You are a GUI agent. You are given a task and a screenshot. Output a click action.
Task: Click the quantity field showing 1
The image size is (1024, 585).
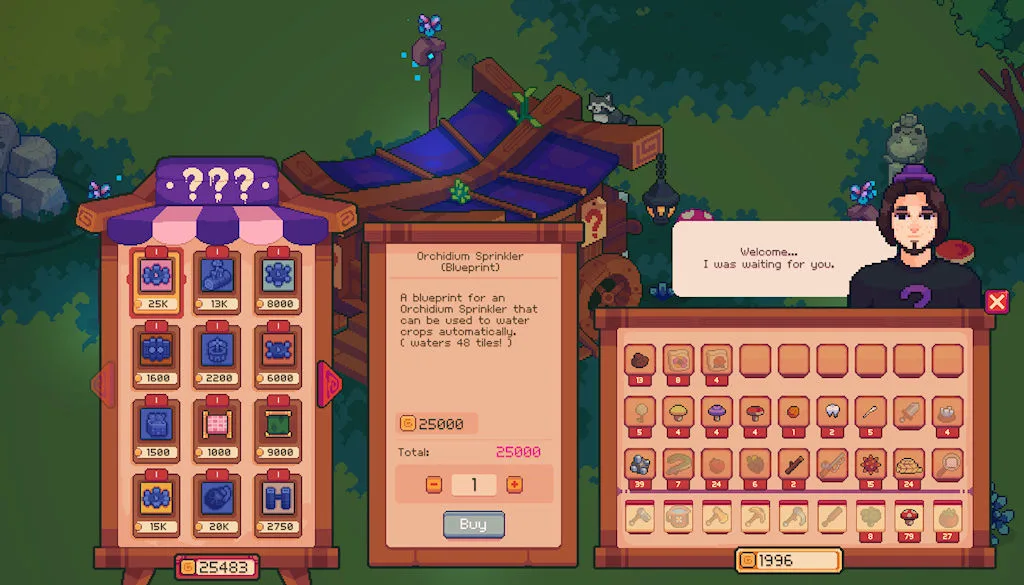474,485
